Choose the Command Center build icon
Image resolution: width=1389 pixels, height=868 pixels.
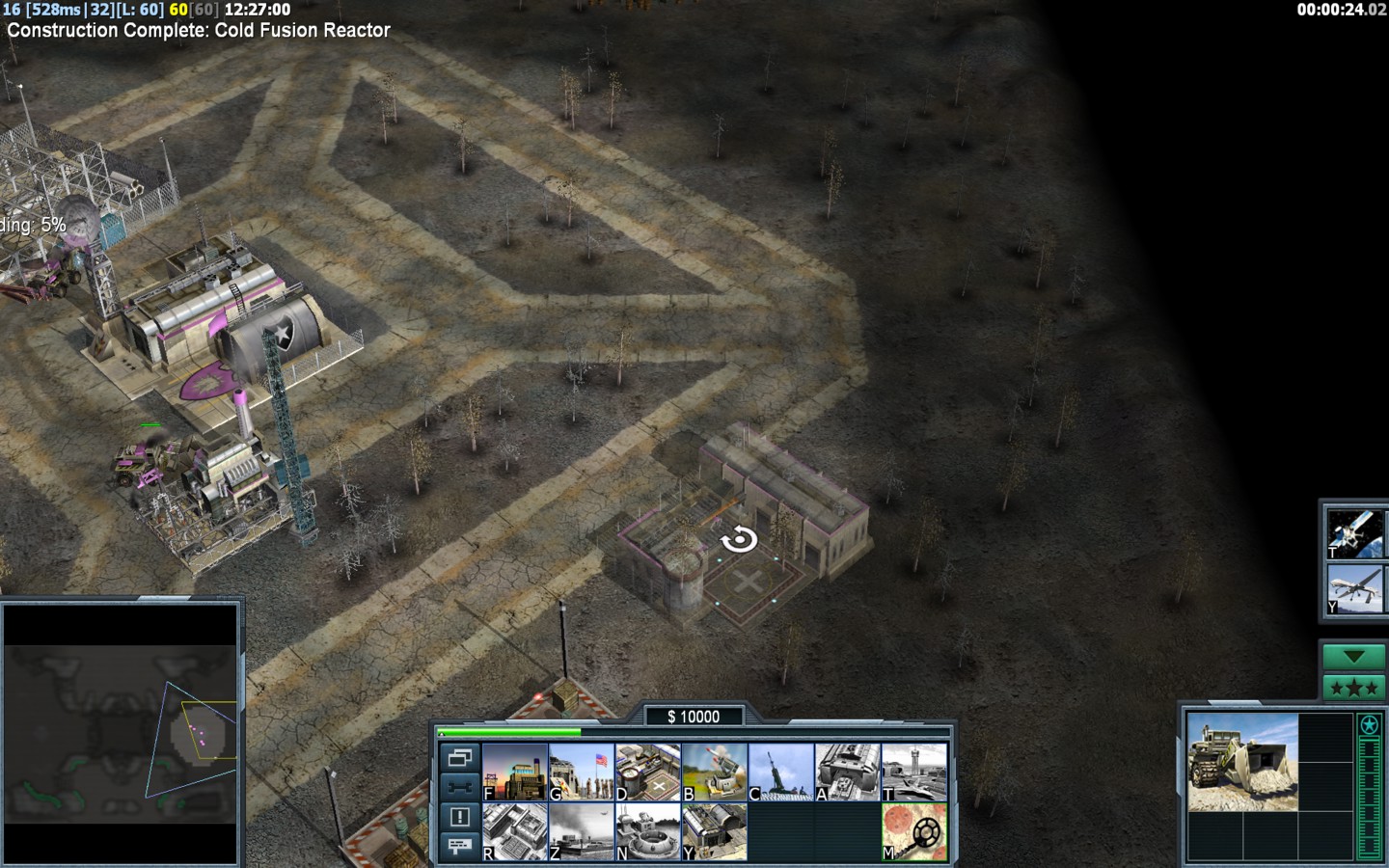715,831
